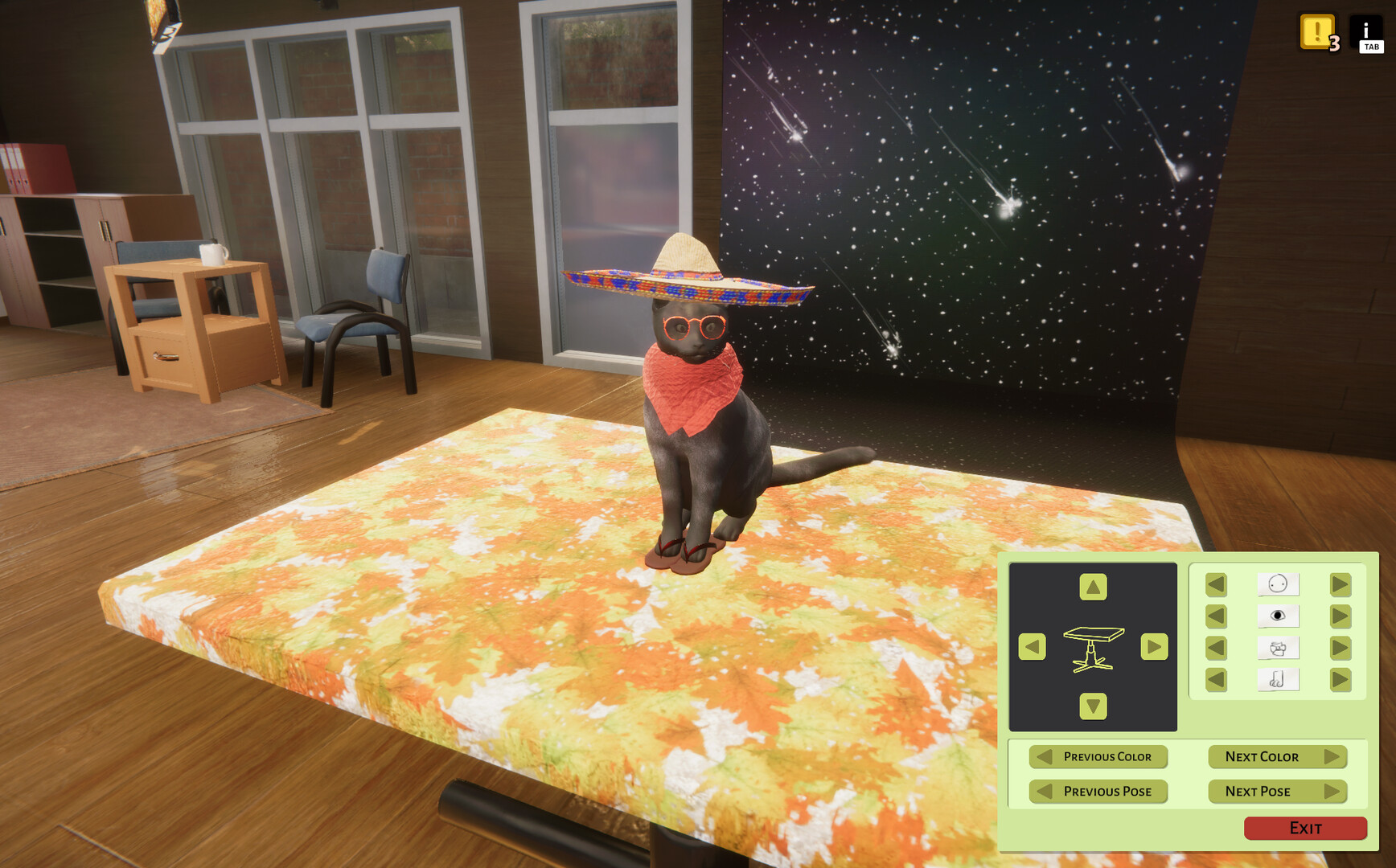The width and height of the screenshot is (1396, 868).
Task: Select the nose accessory category icon
Action: pyautogui.click(x=1279, y=678)
